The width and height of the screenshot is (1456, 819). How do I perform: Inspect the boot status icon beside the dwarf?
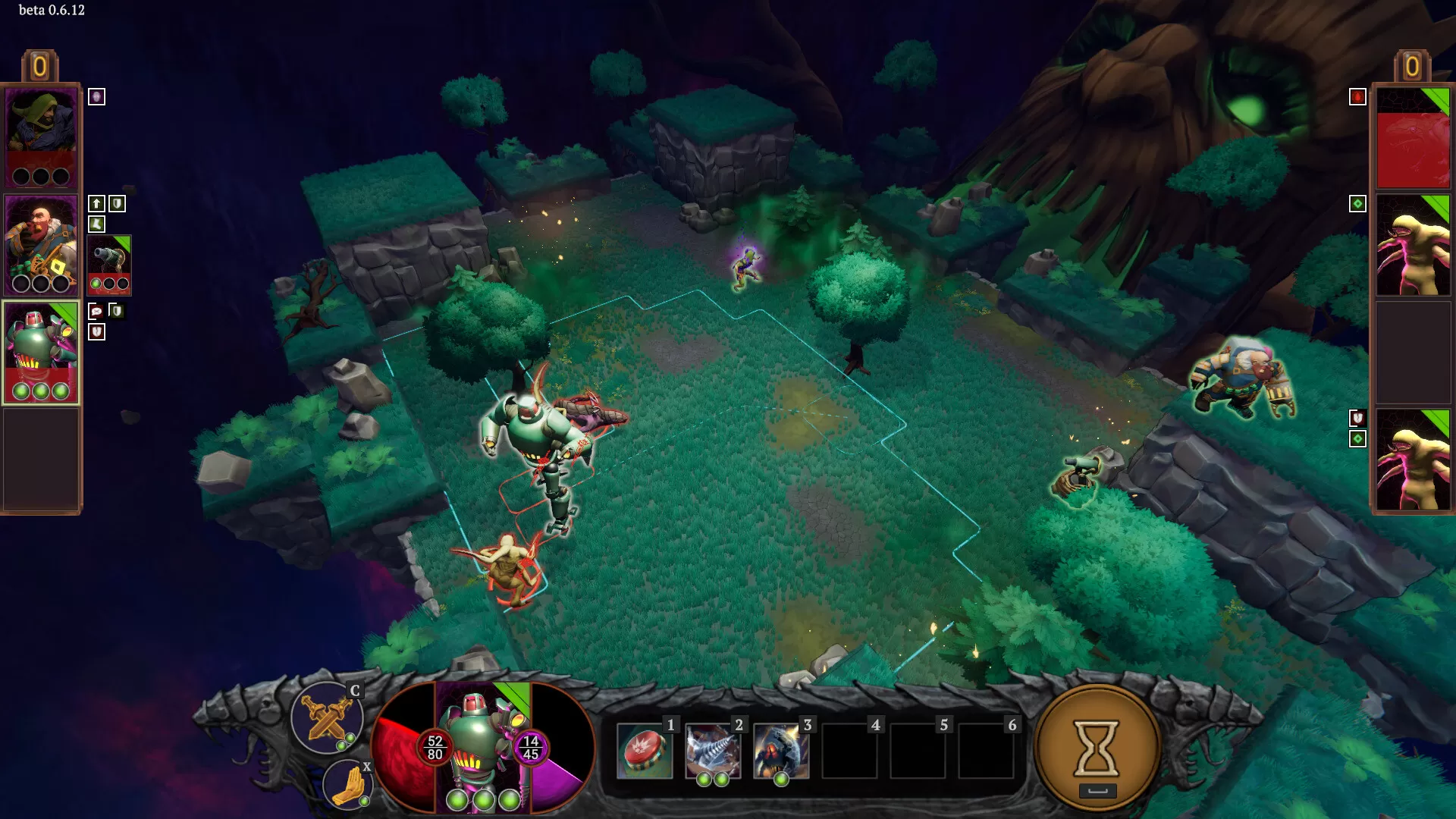coord(96,224)
